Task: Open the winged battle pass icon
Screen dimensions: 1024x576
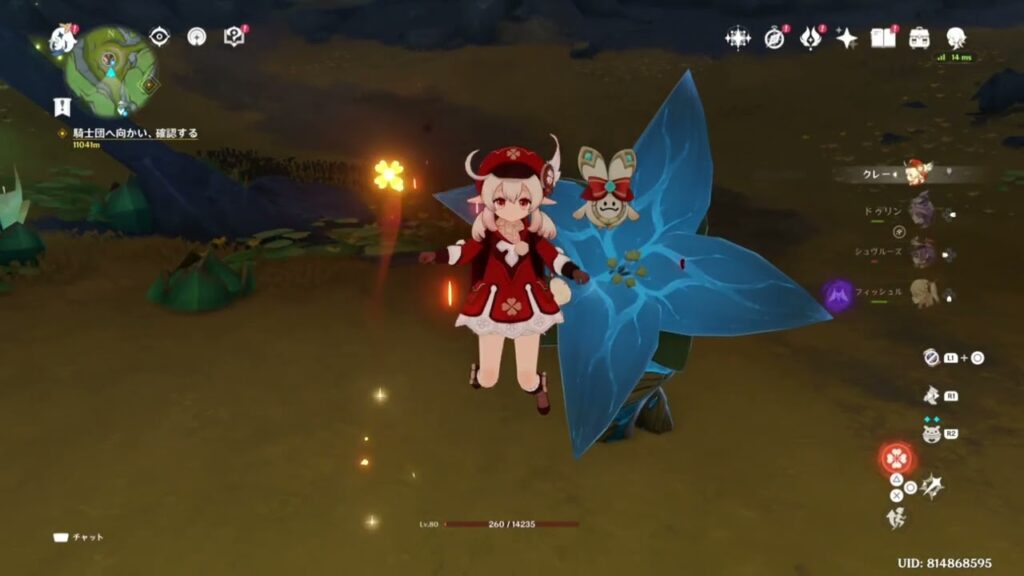Action: coord(810,38)
